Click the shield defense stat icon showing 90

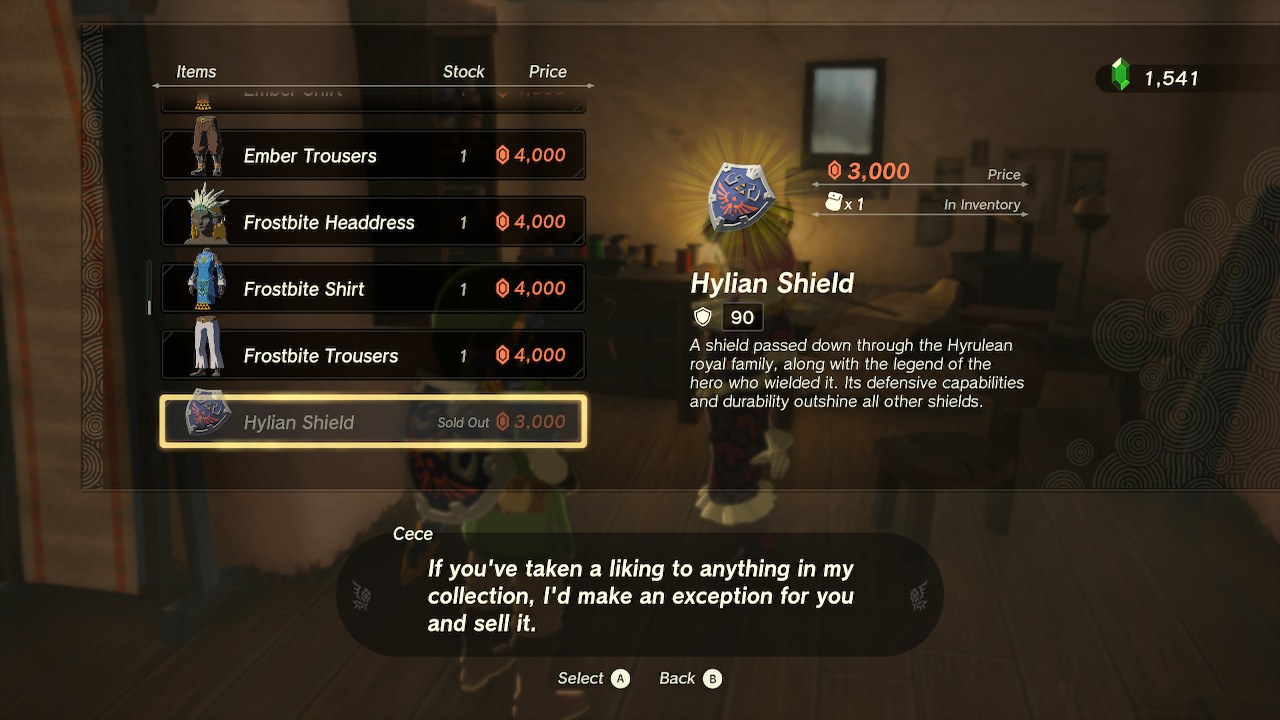(x=702, y=316)
